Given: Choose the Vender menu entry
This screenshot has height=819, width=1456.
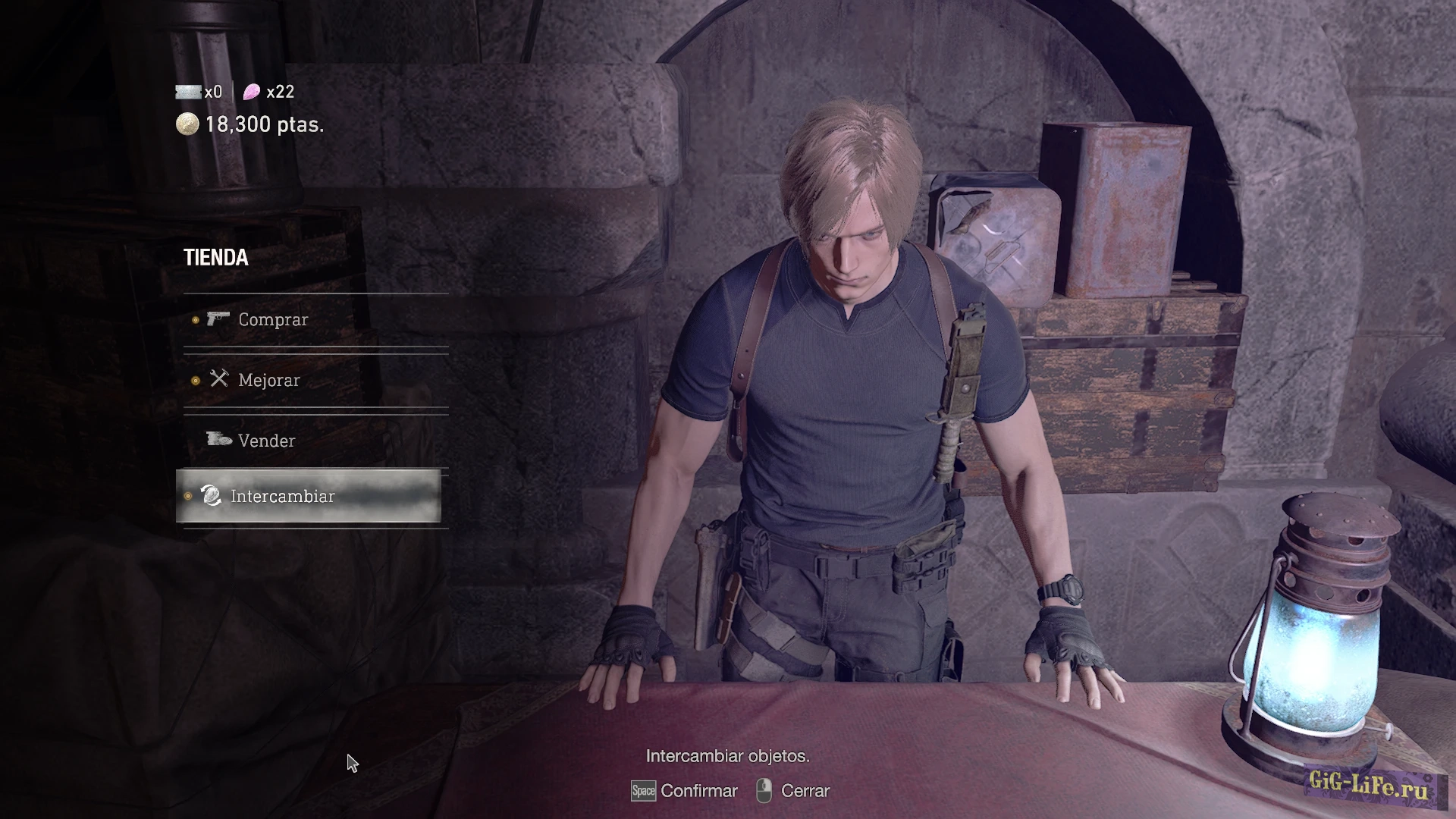Looking at the screenshot, I should click(x=266, y=441).
